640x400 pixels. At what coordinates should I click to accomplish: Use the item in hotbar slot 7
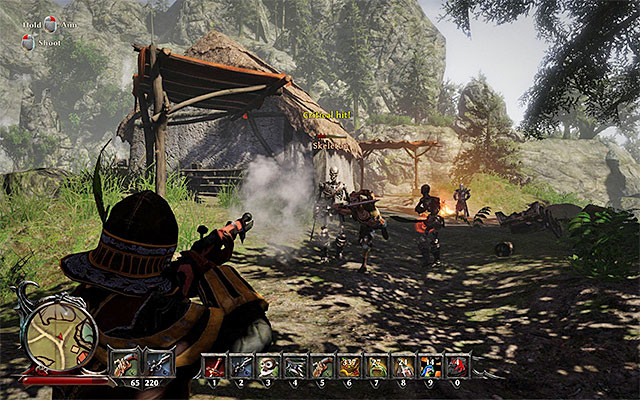[x=376, y=366]
